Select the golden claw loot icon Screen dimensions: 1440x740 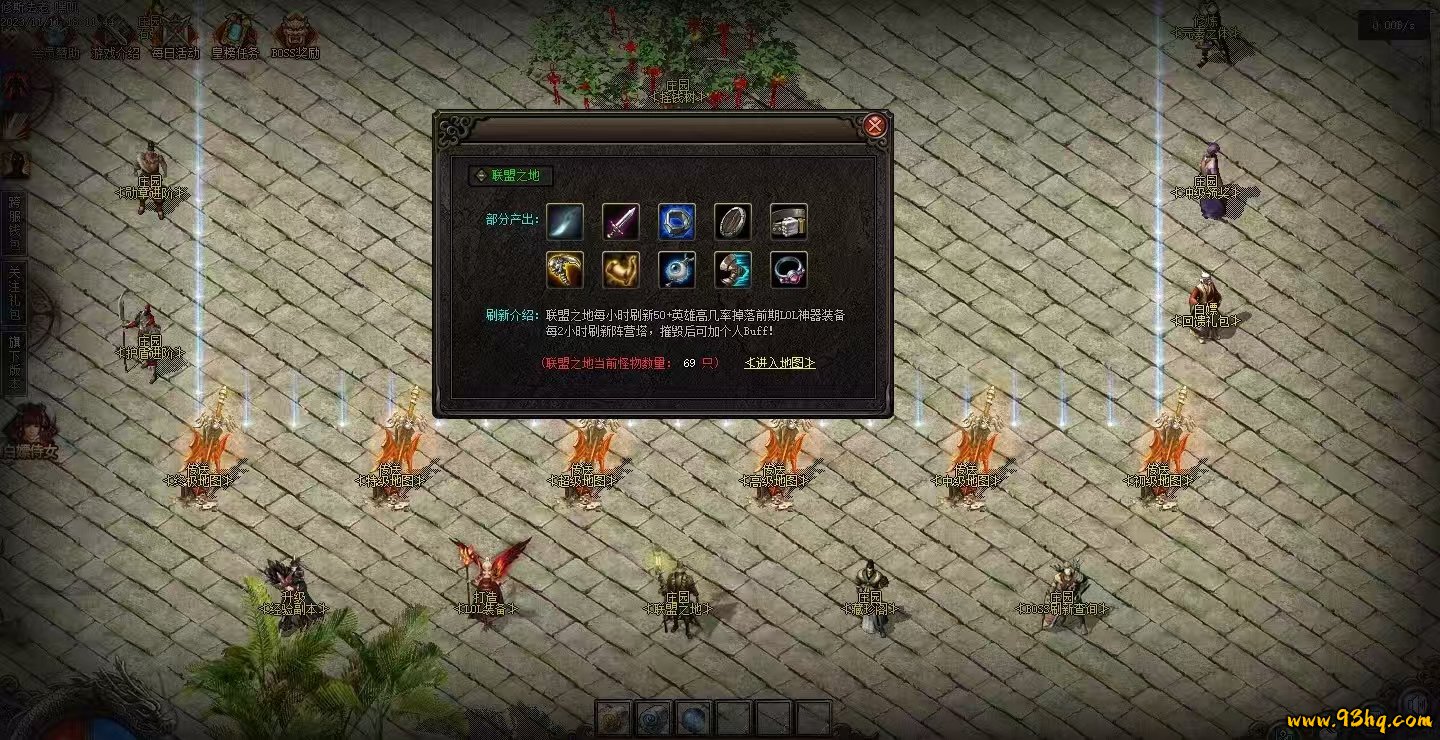point(565,270)
